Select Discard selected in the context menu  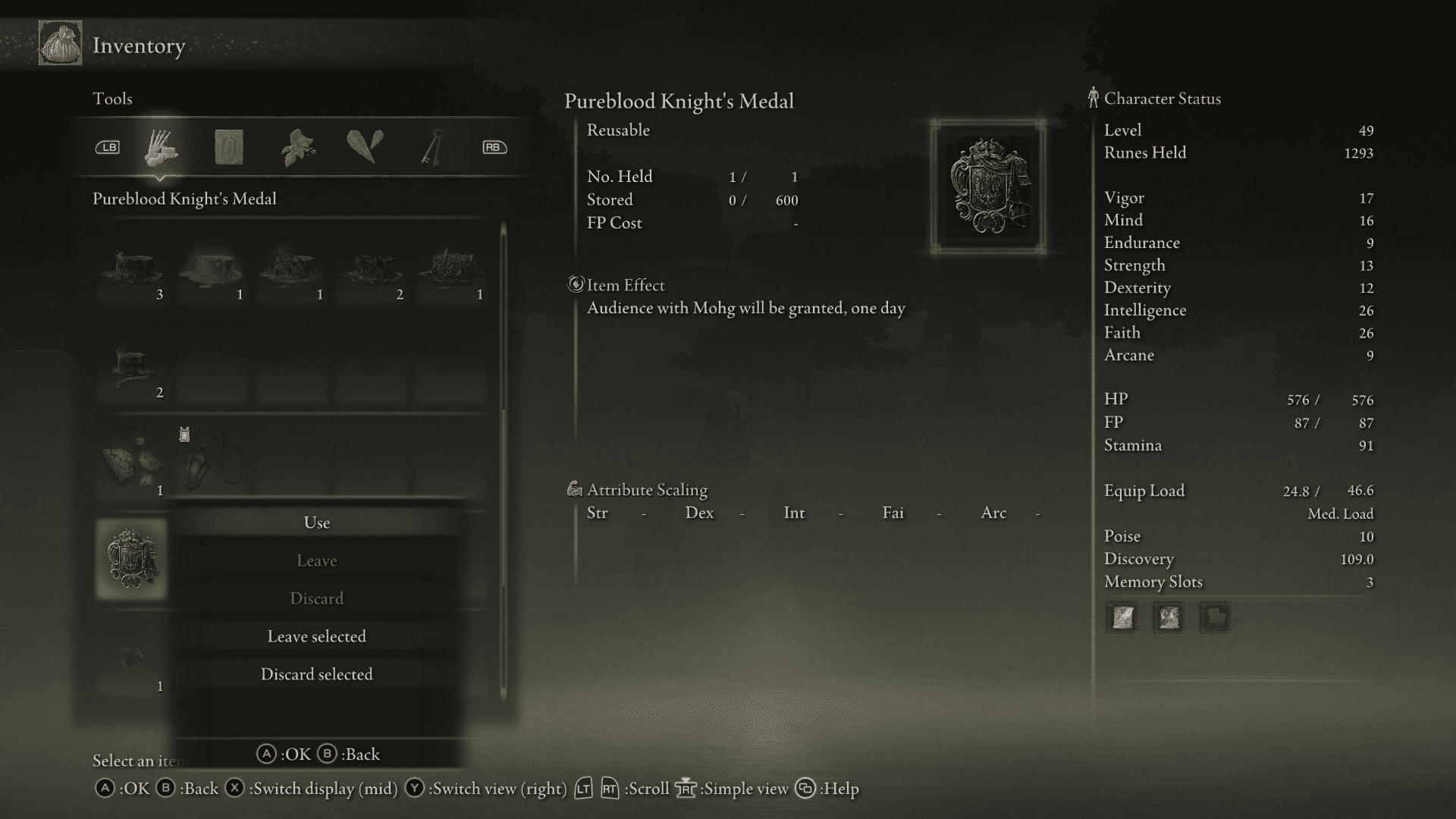click(316, 673)
